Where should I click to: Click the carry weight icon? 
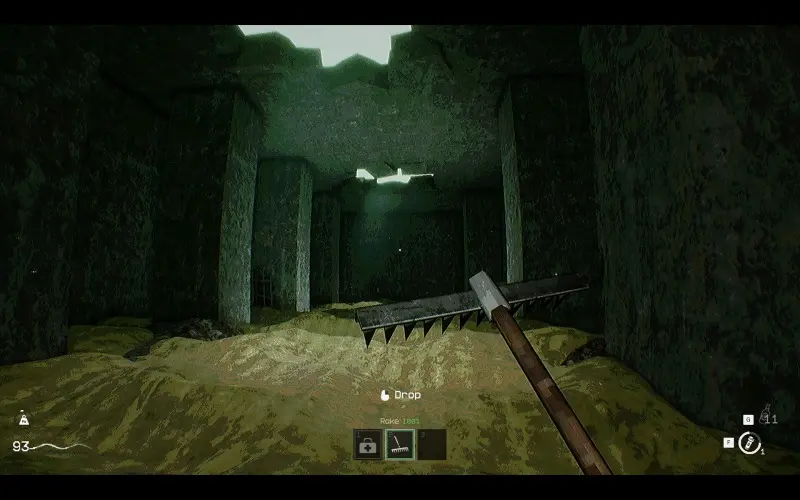pyautogui.click(x=23, y=421)
